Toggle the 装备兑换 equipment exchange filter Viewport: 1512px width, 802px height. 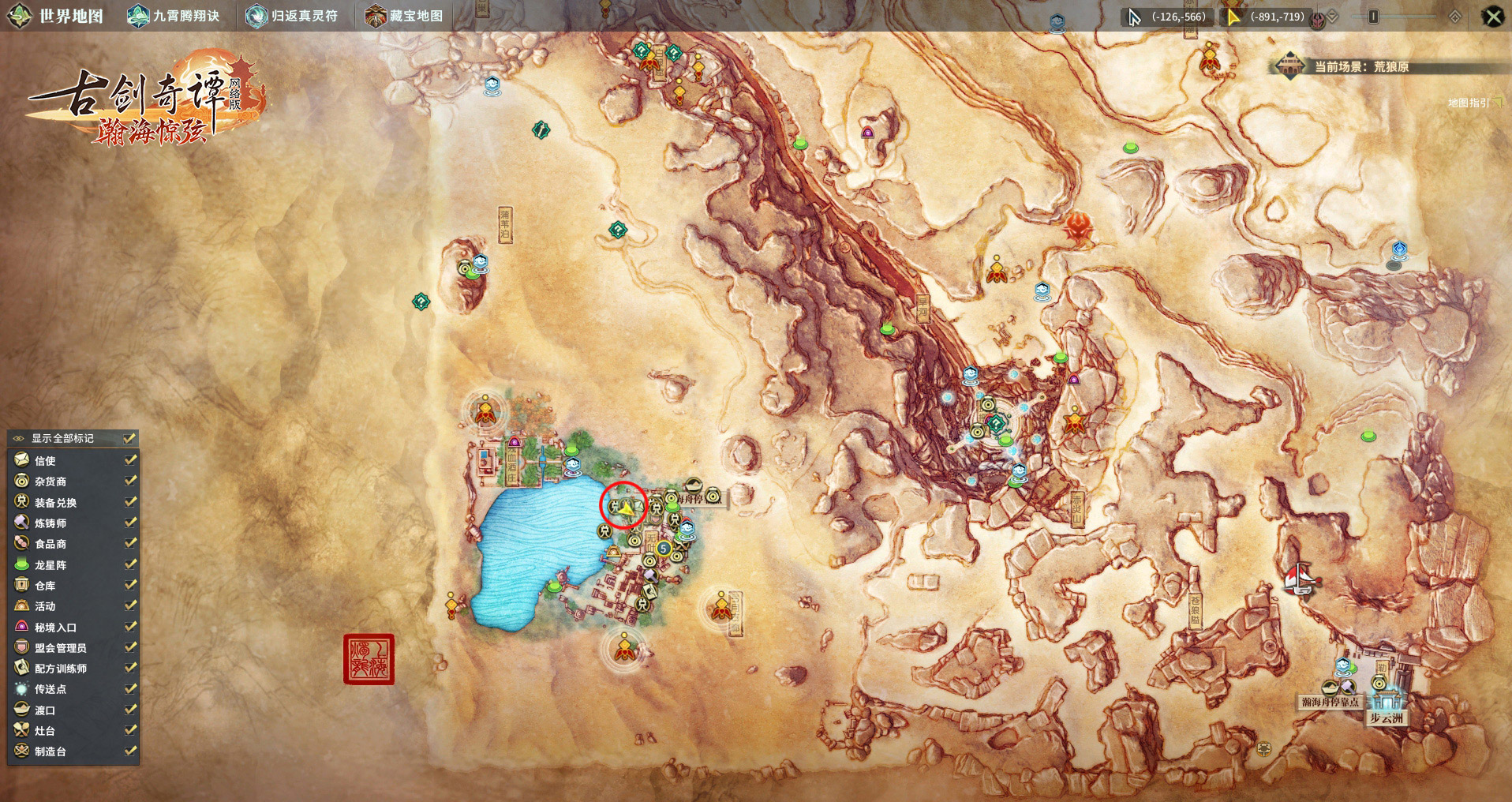[130, 502]
